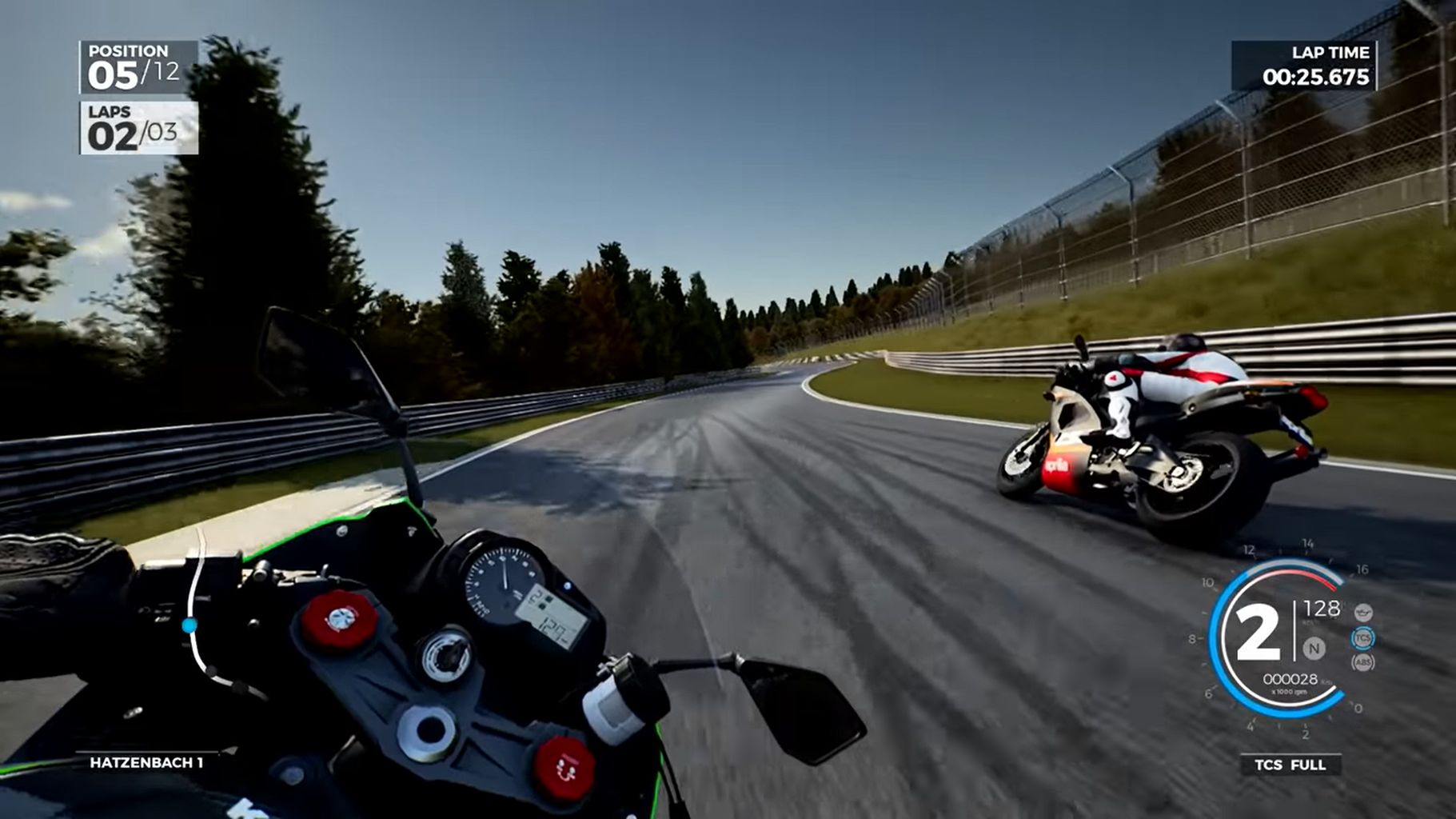Click the speed readout showing 128
Image resolution: width=1456 pixels, height=819 pixels.
click(x=1322, y=608)
